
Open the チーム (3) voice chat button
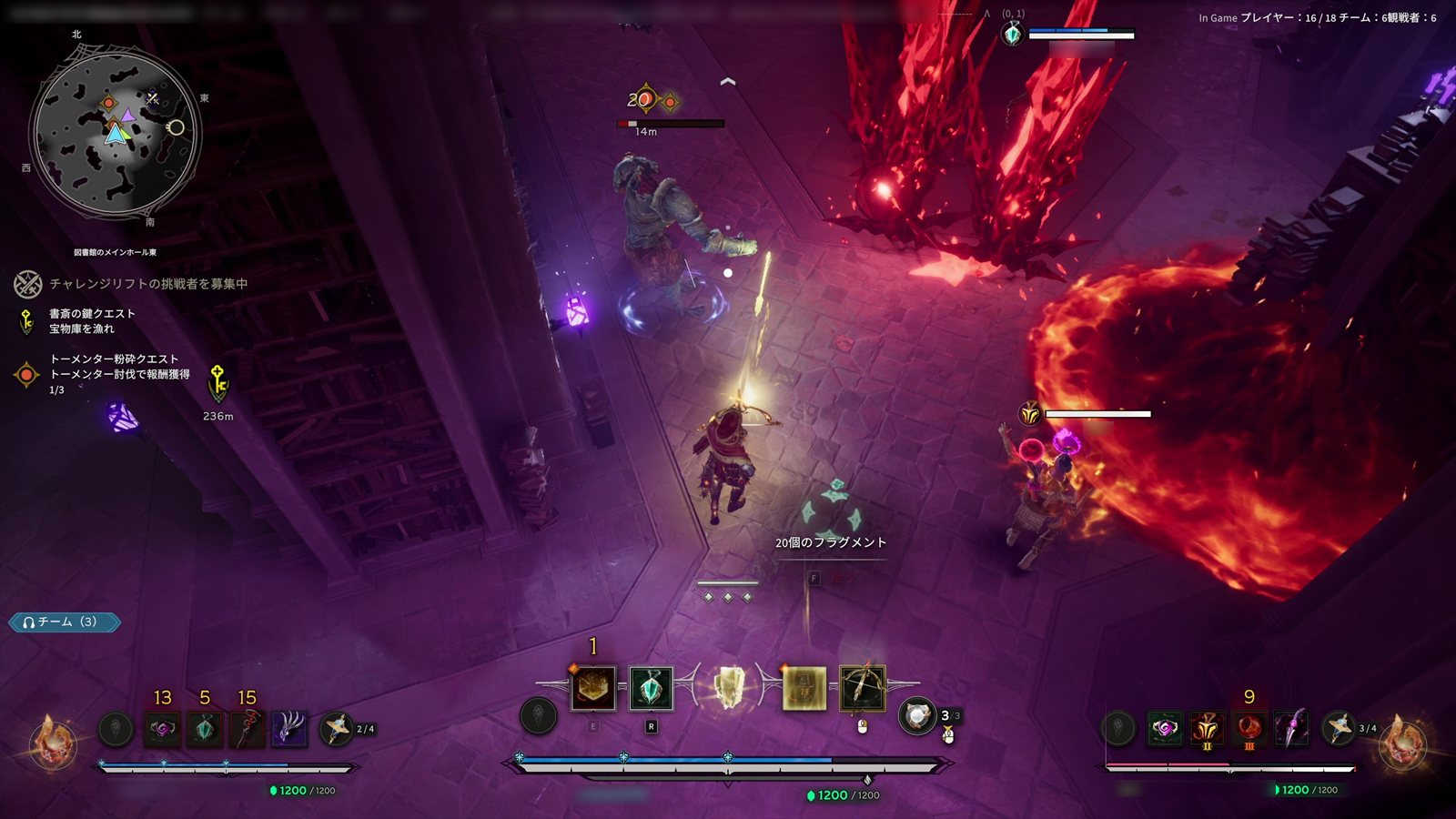pos(66,622)
